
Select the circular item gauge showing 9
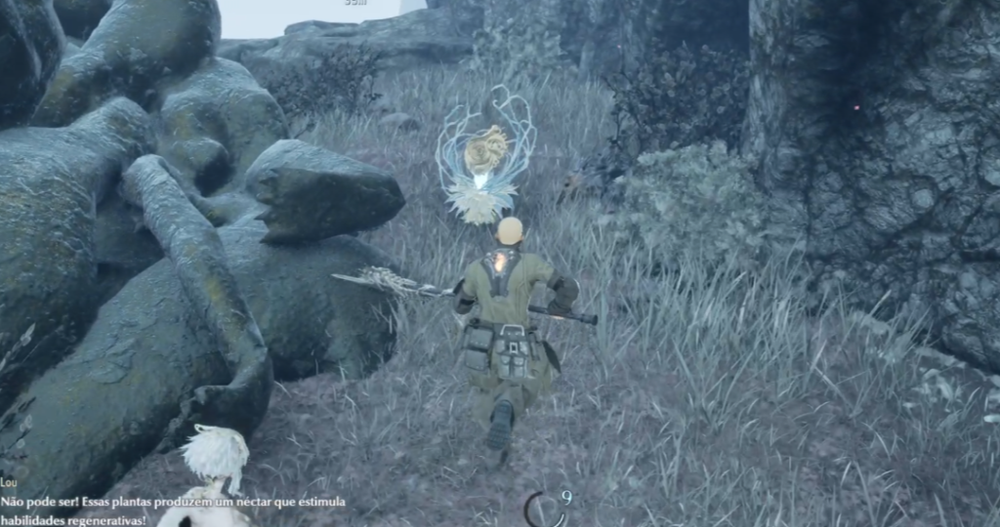pos(543,510)
